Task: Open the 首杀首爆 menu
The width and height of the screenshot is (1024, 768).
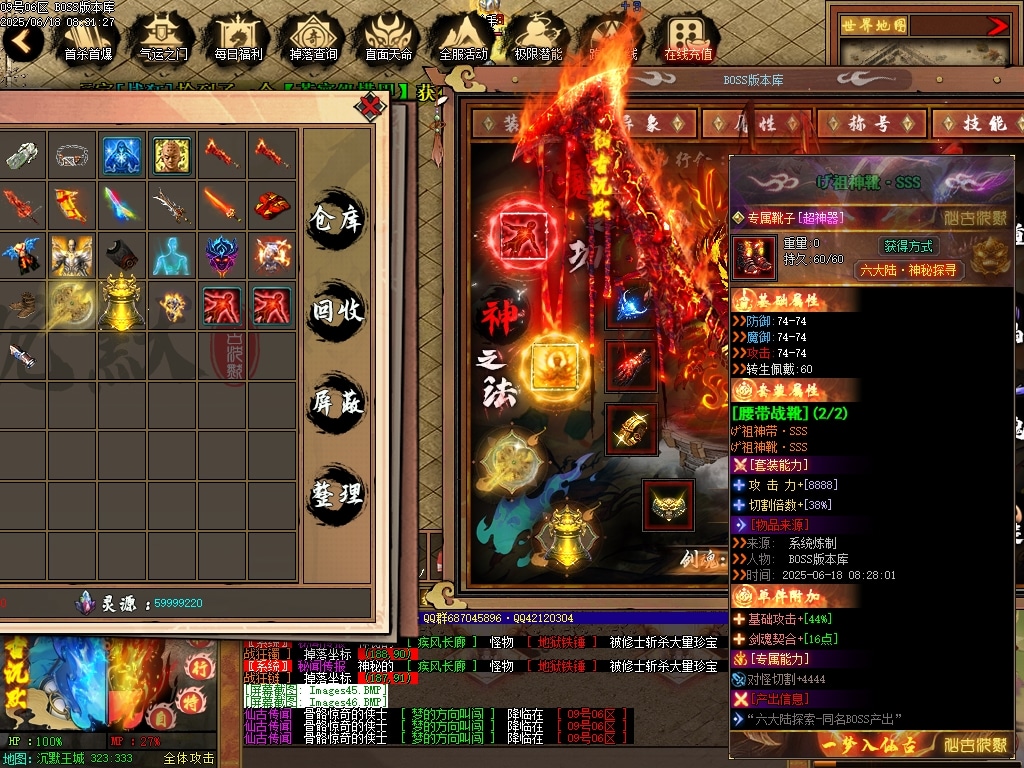Action: [x=88, y=38]
